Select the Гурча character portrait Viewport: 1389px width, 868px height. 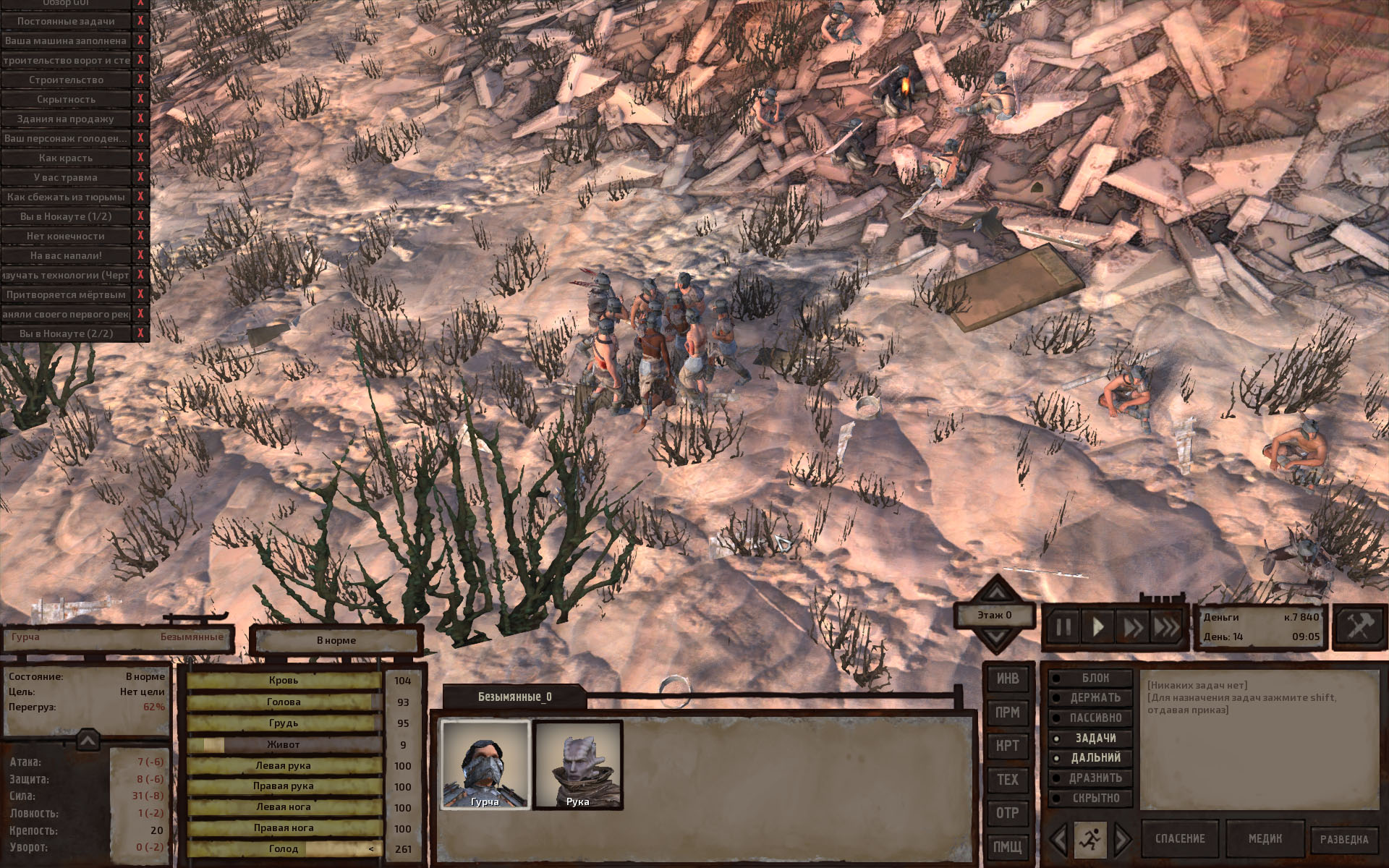click(485, 765)
